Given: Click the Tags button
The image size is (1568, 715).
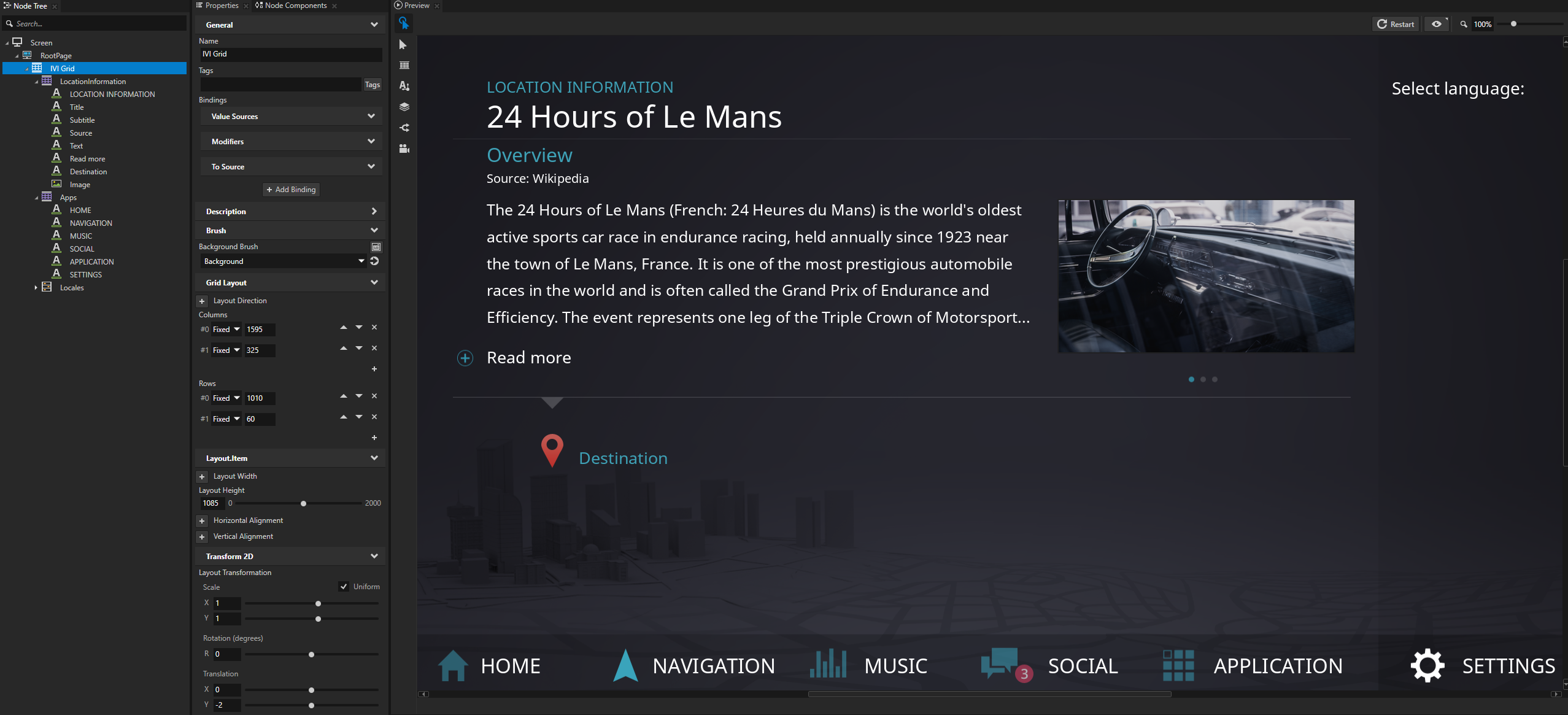Looking at the screenshot, I should coord(372,85).
